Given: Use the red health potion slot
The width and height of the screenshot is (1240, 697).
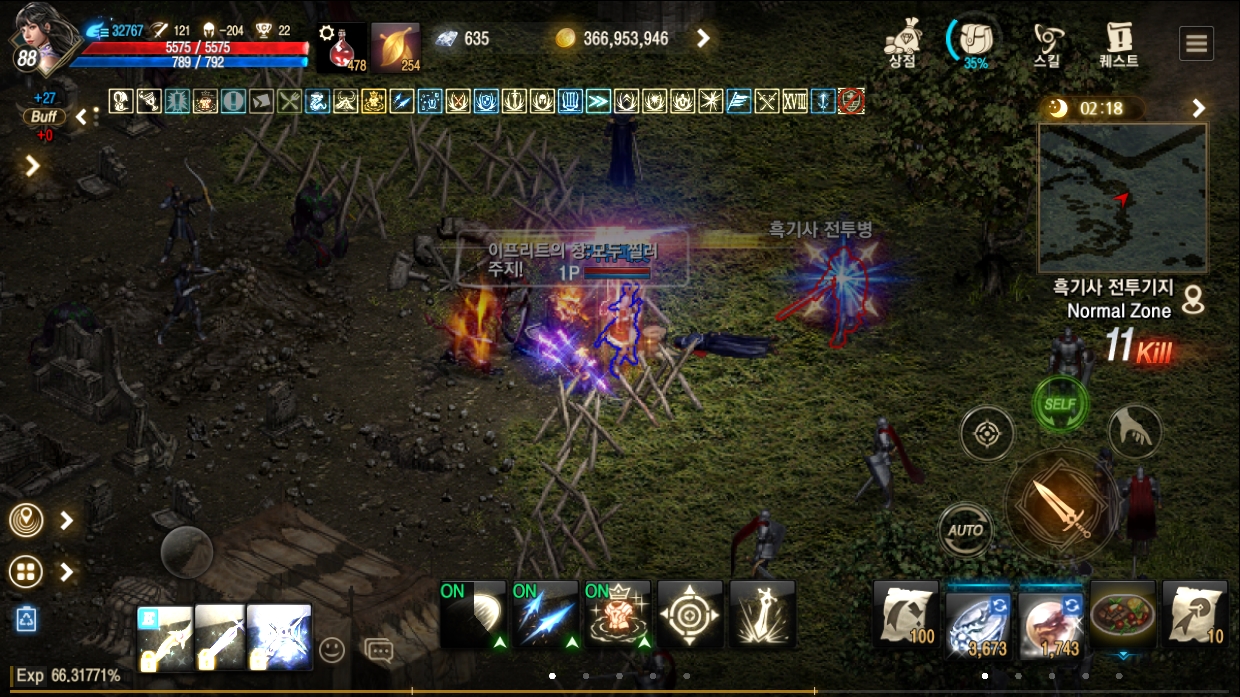Looking at the screenshot, I should (342, 47).
